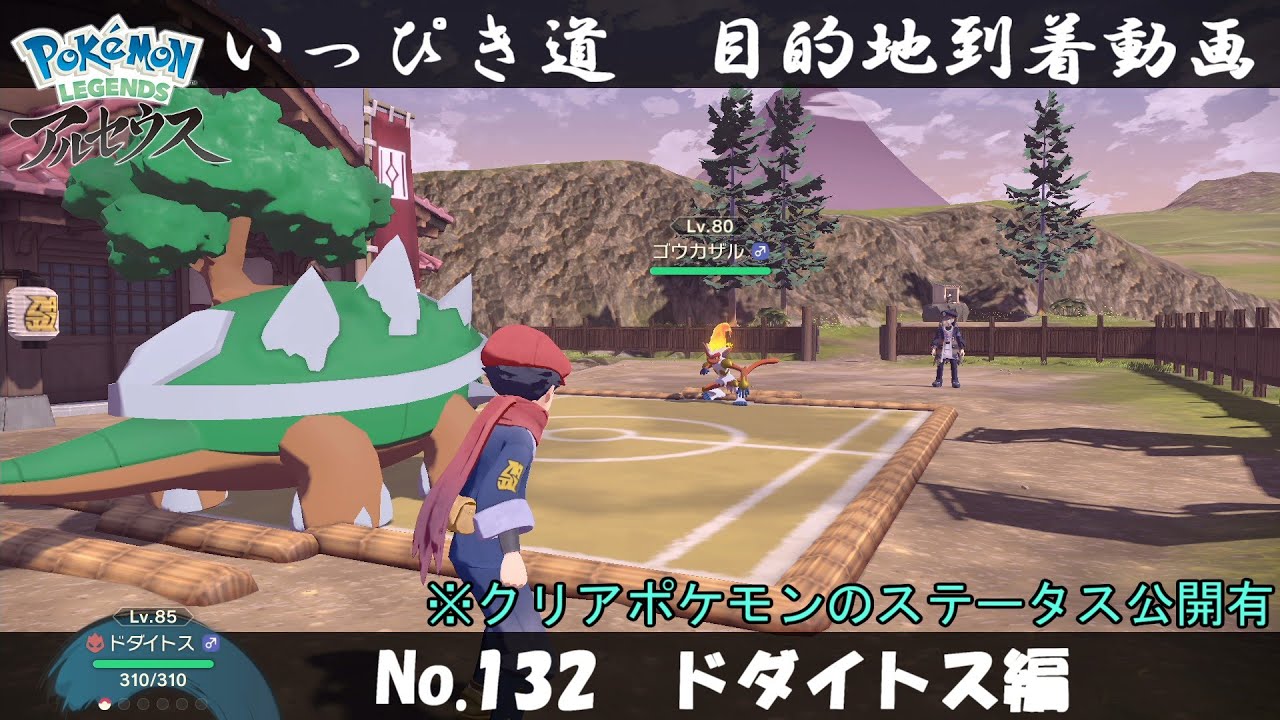Click the last empty Poké Ball slot
The image size is (1280, 720).
200,703
